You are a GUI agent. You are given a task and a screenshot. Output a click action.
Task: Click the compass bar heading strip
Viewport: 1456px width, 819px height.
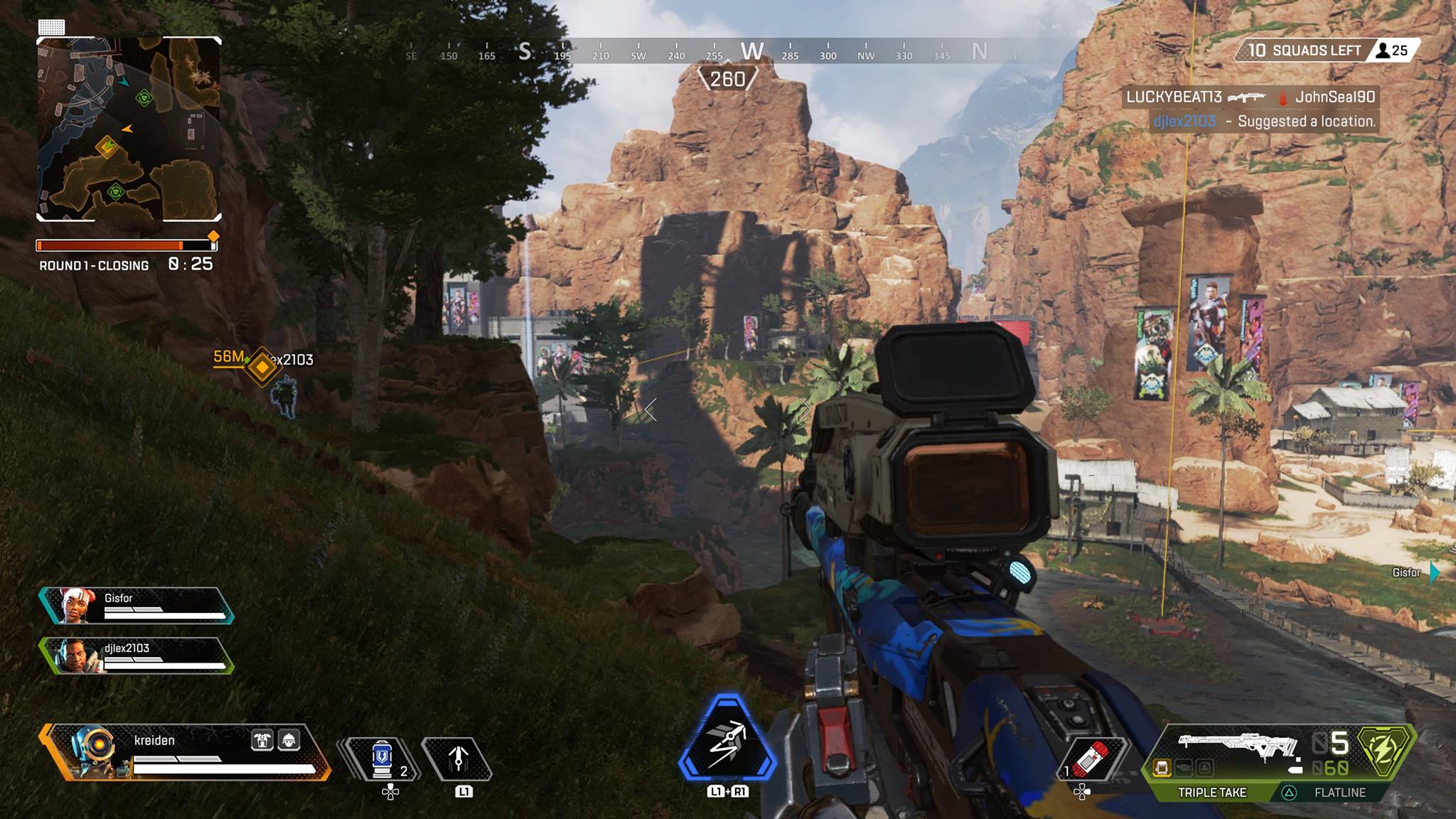[711, 51]
